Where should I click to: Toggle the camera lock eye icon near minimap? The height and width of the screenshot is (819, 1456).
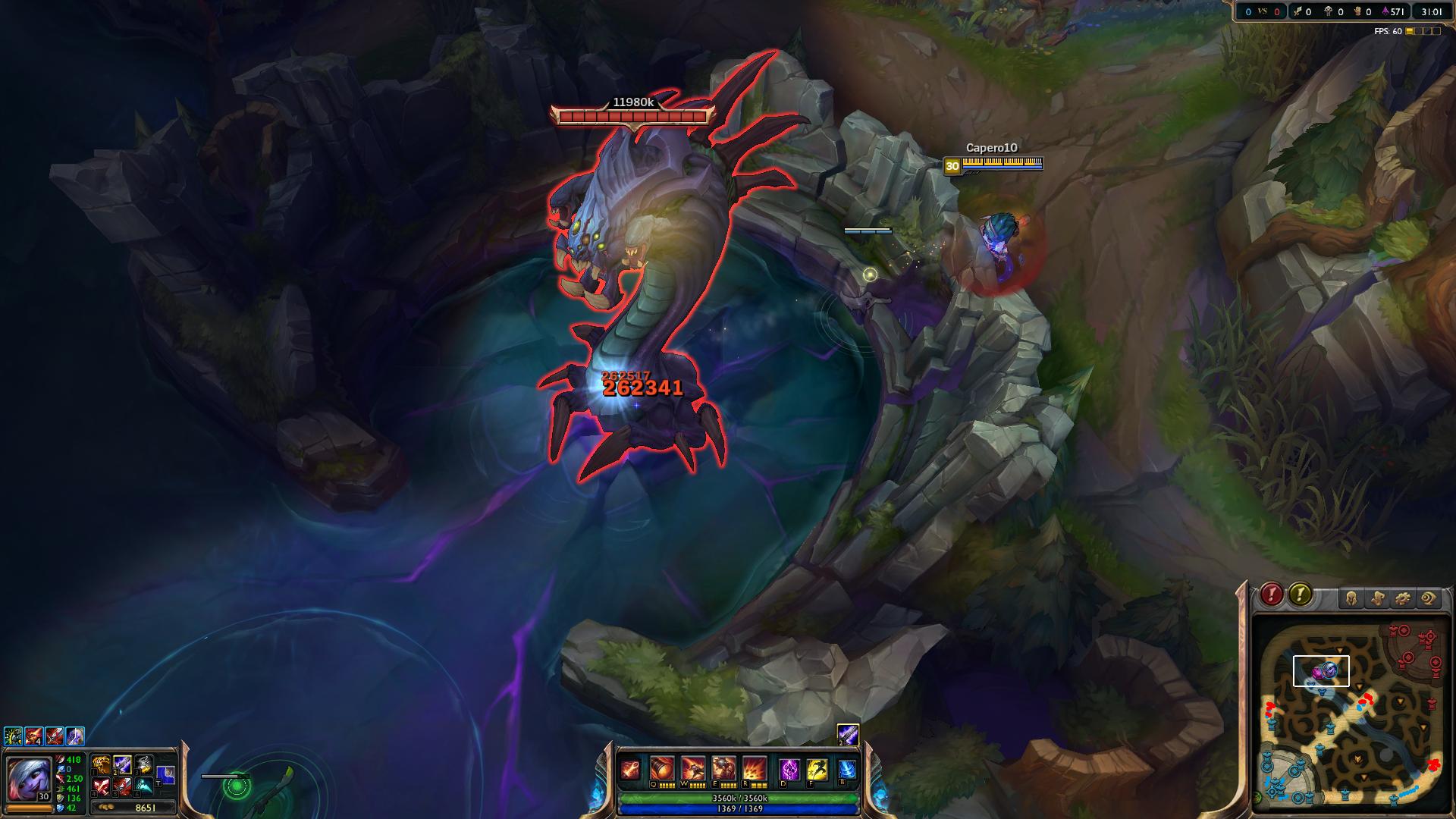(1427, 598)
